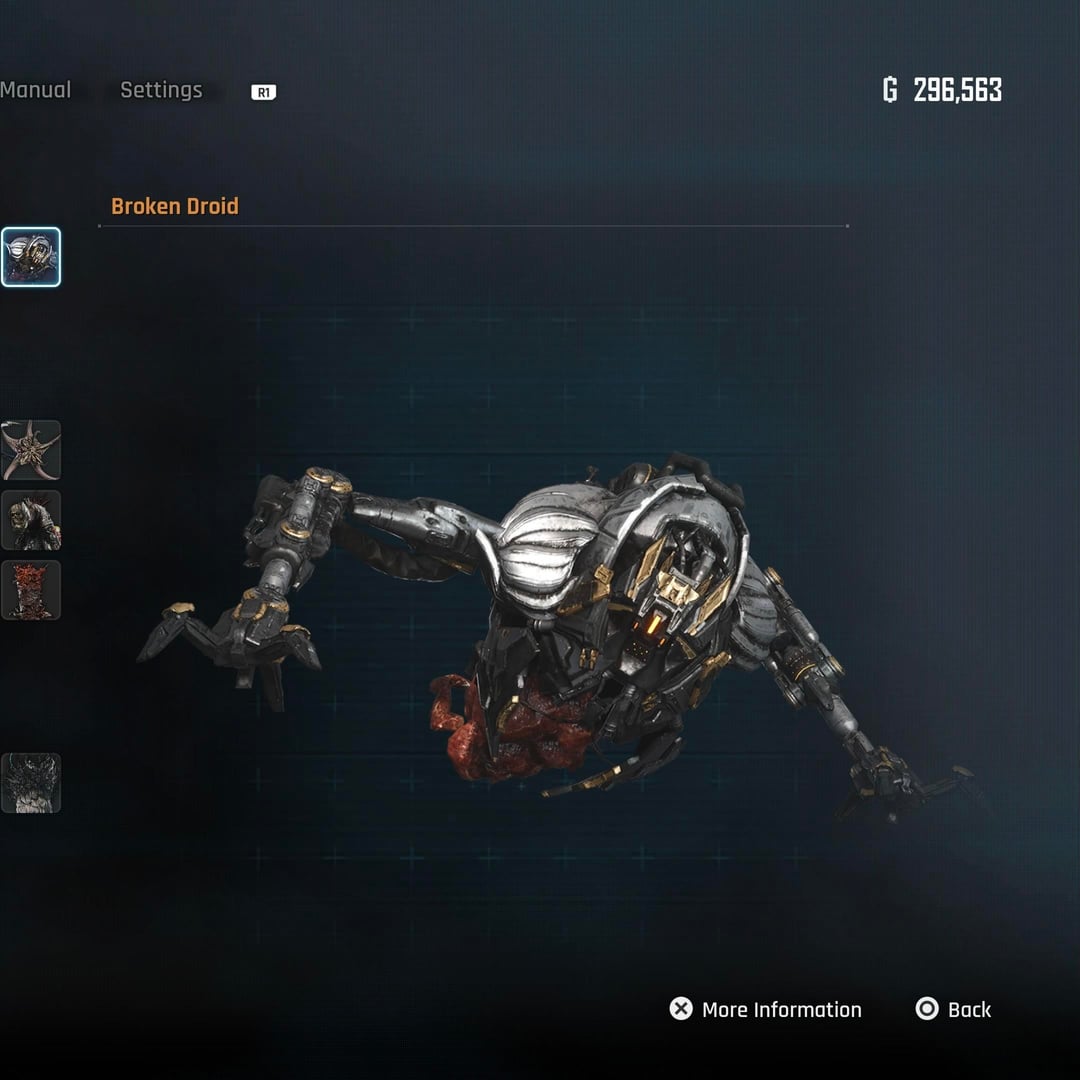Image resolution: width=1080 pixels, height=1080 pixels.
Task: Select the red spiky creature entry
Action: click(x=31, y=590)
